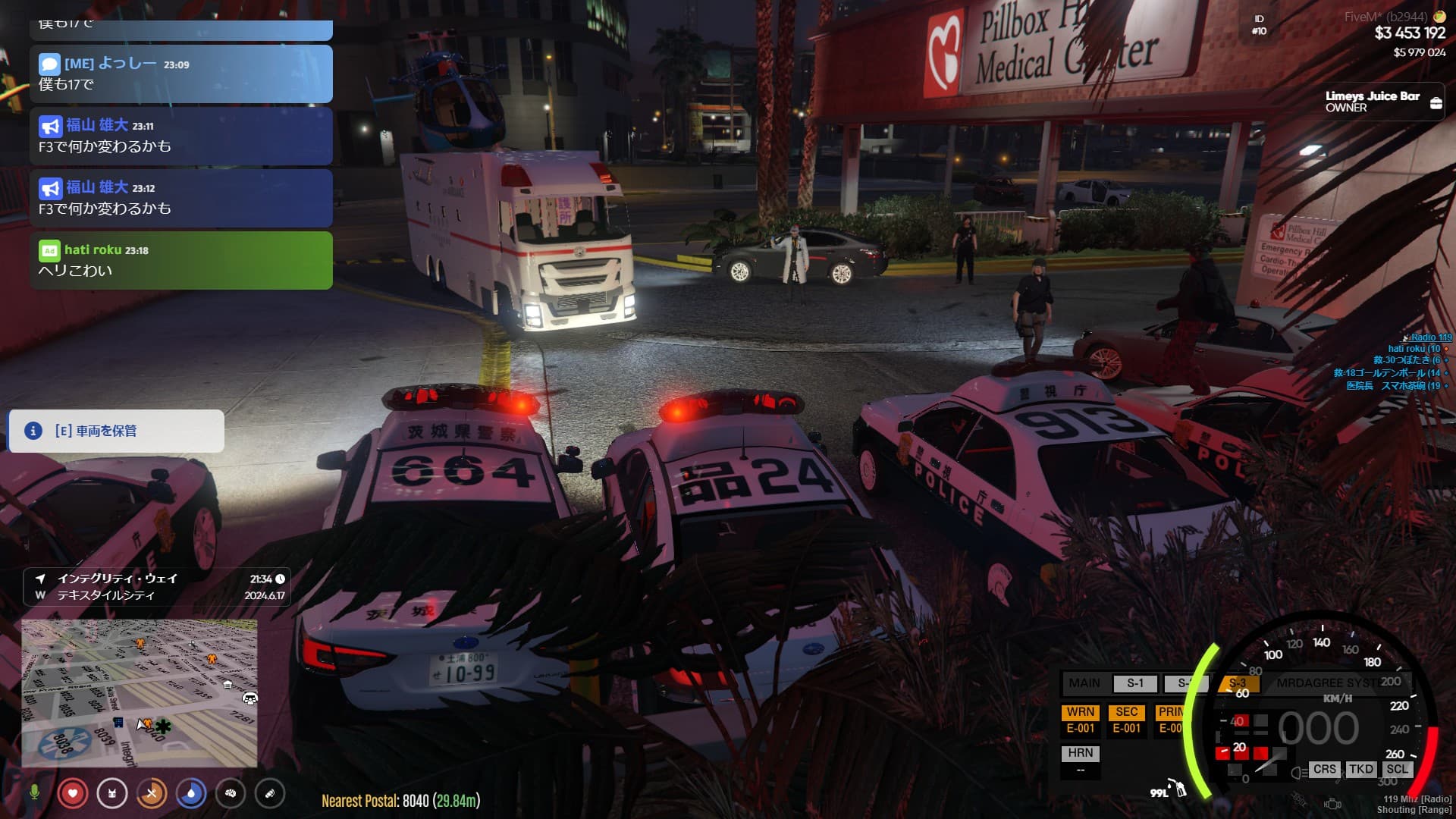Click the blue water drop thirst icon
This screenshot has width=1456, height=819.
[x=191, y=793]
